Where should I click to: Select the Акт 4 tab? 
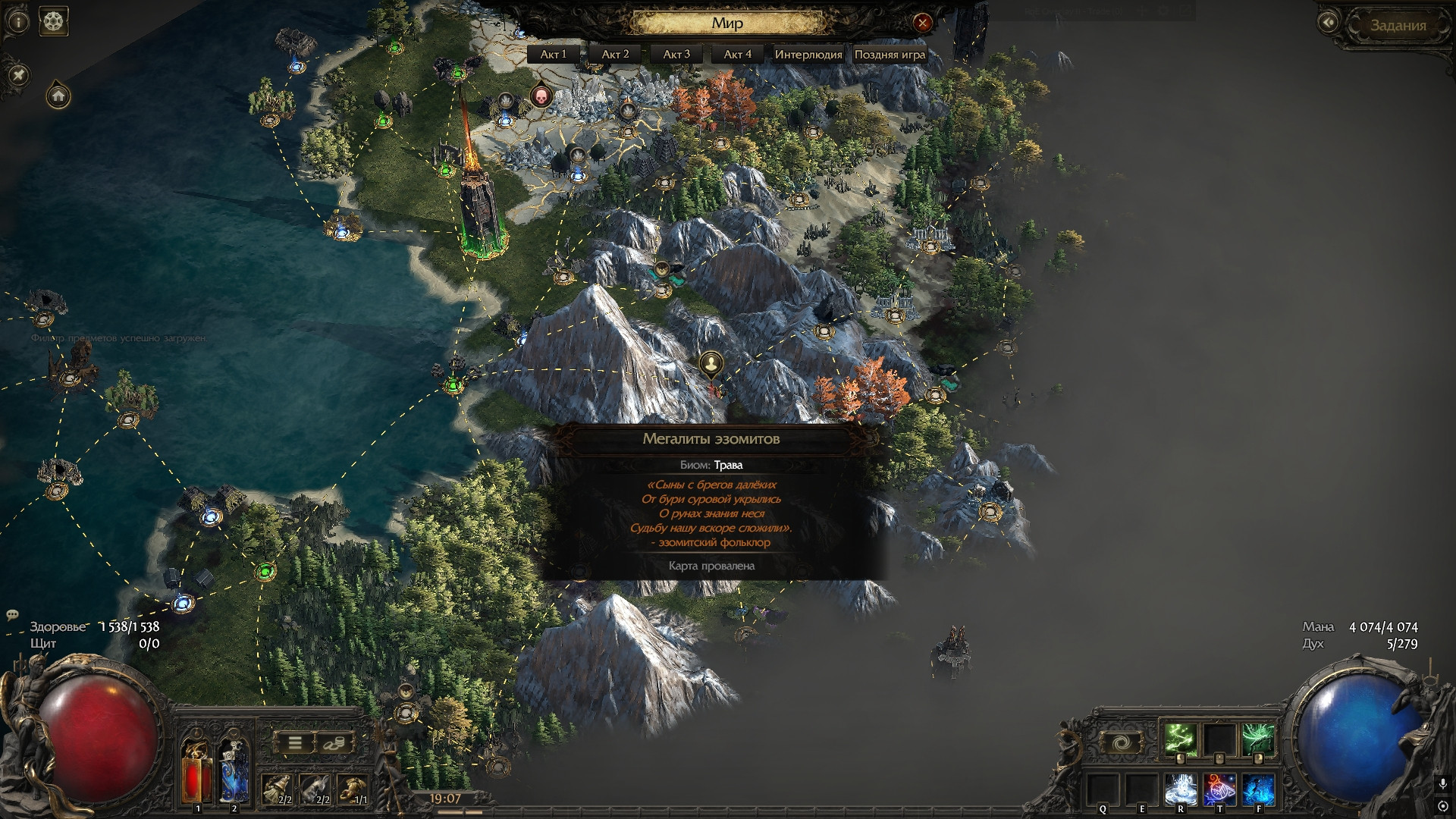(x=738, y=54)
